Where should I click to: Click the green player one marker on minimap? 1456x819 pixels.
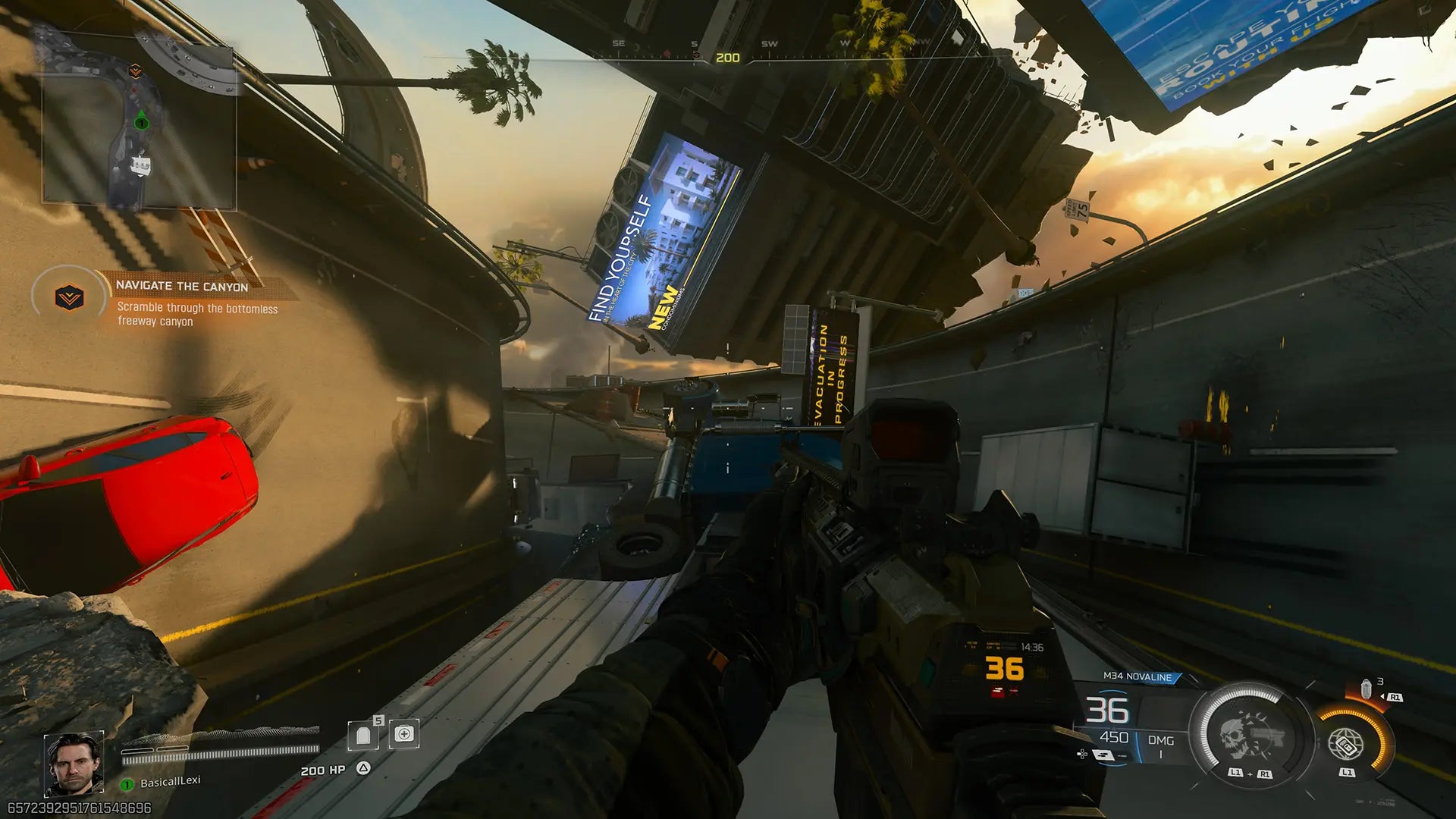click(x=141, y=122)
